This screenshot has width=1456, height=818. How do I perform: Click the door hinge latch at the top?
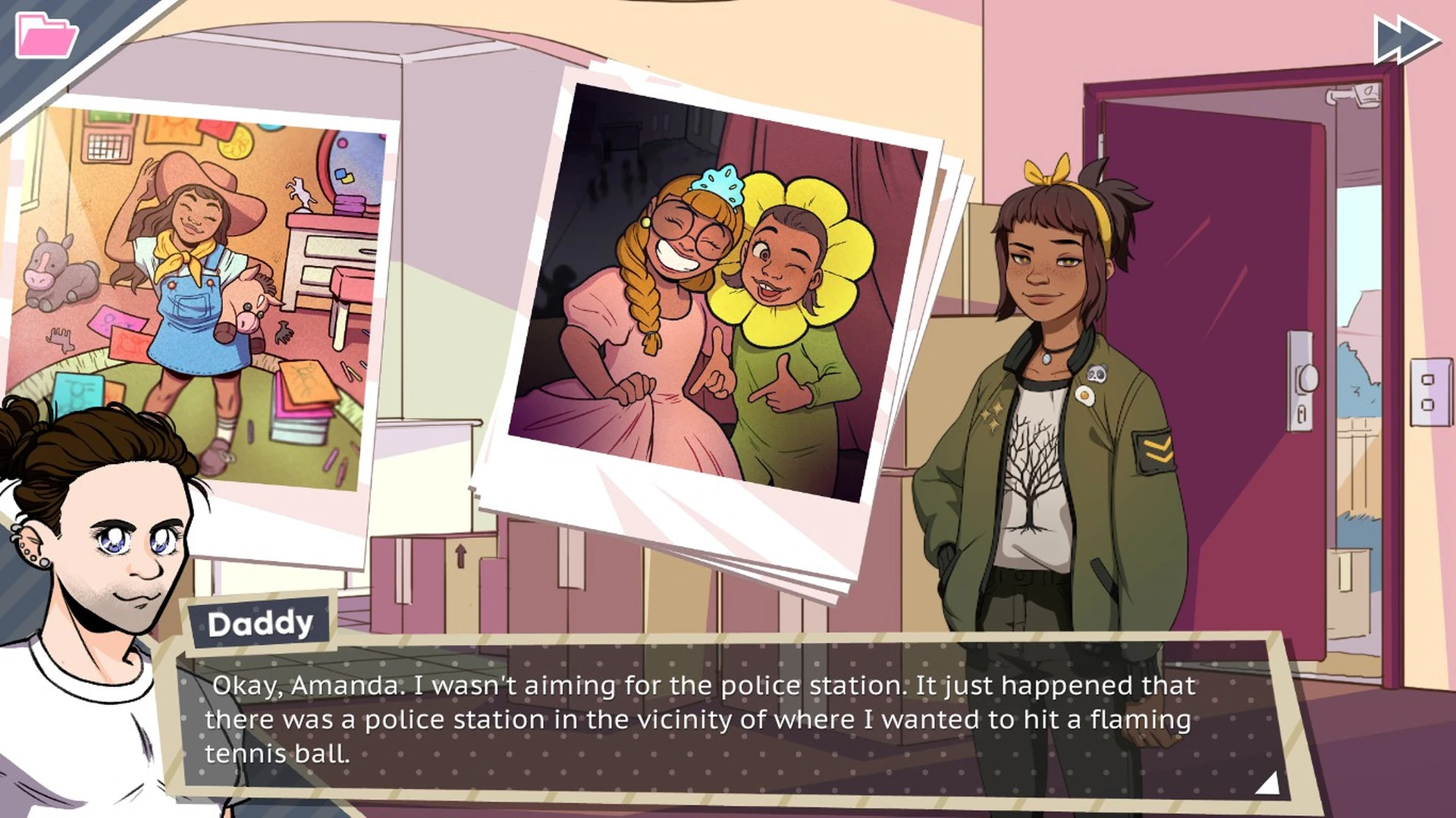1353,95
